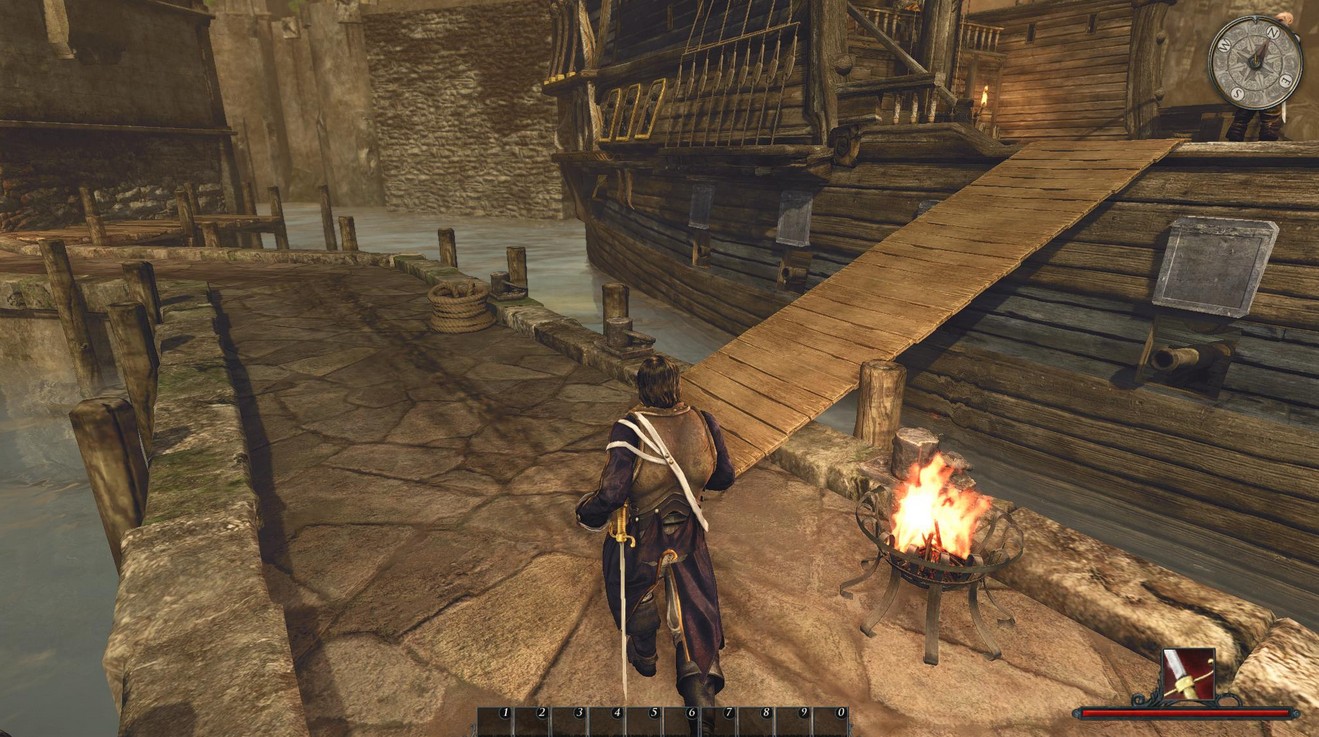This screenshot has height=737, width=1319.
Task: Choose hotbar slot number 3
Action: (570, 722)
